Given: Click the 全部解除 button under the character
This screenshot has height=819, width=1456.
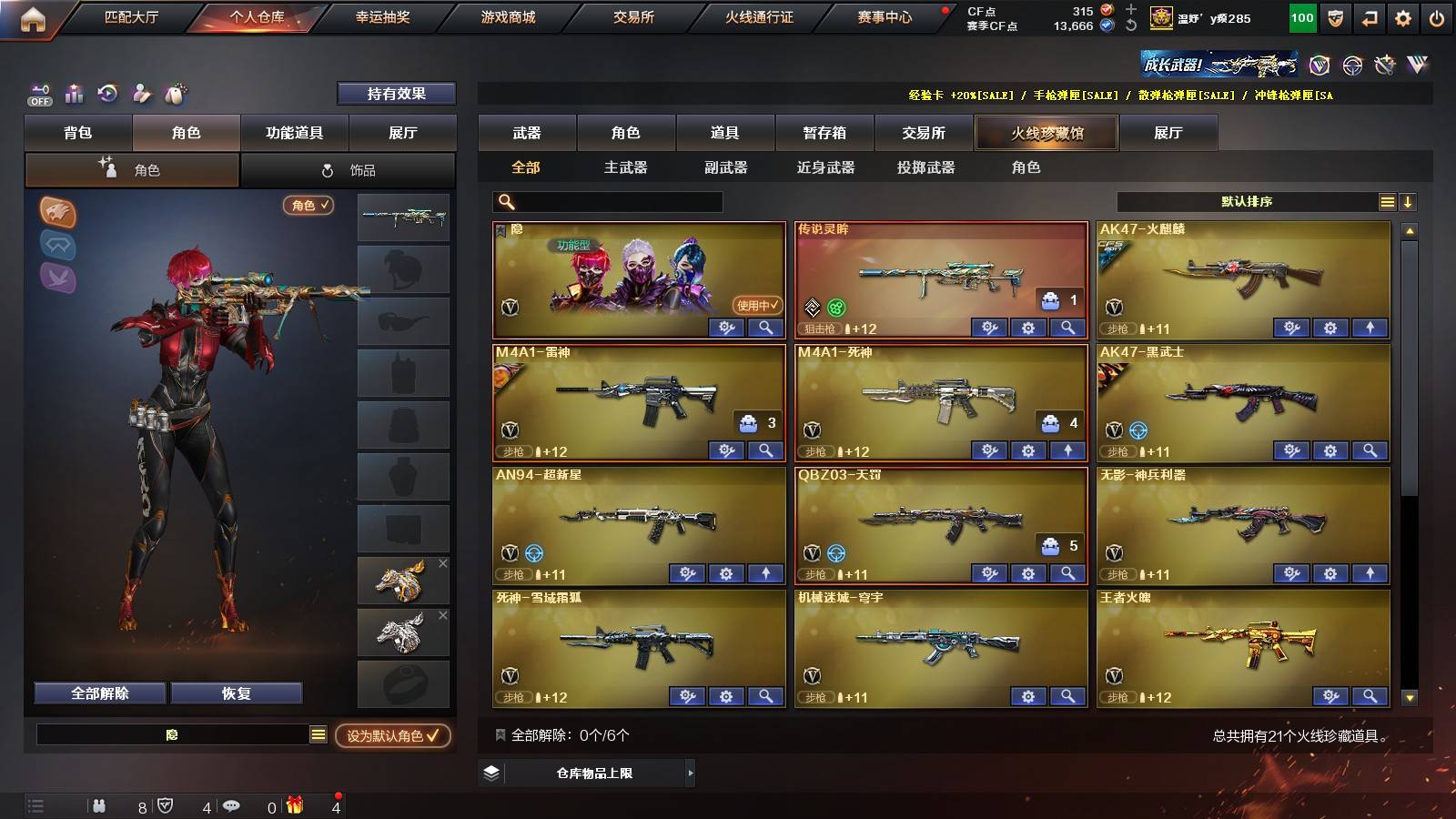Looking at the screenshot, I should pyautogui.click(x=98, y=693).
